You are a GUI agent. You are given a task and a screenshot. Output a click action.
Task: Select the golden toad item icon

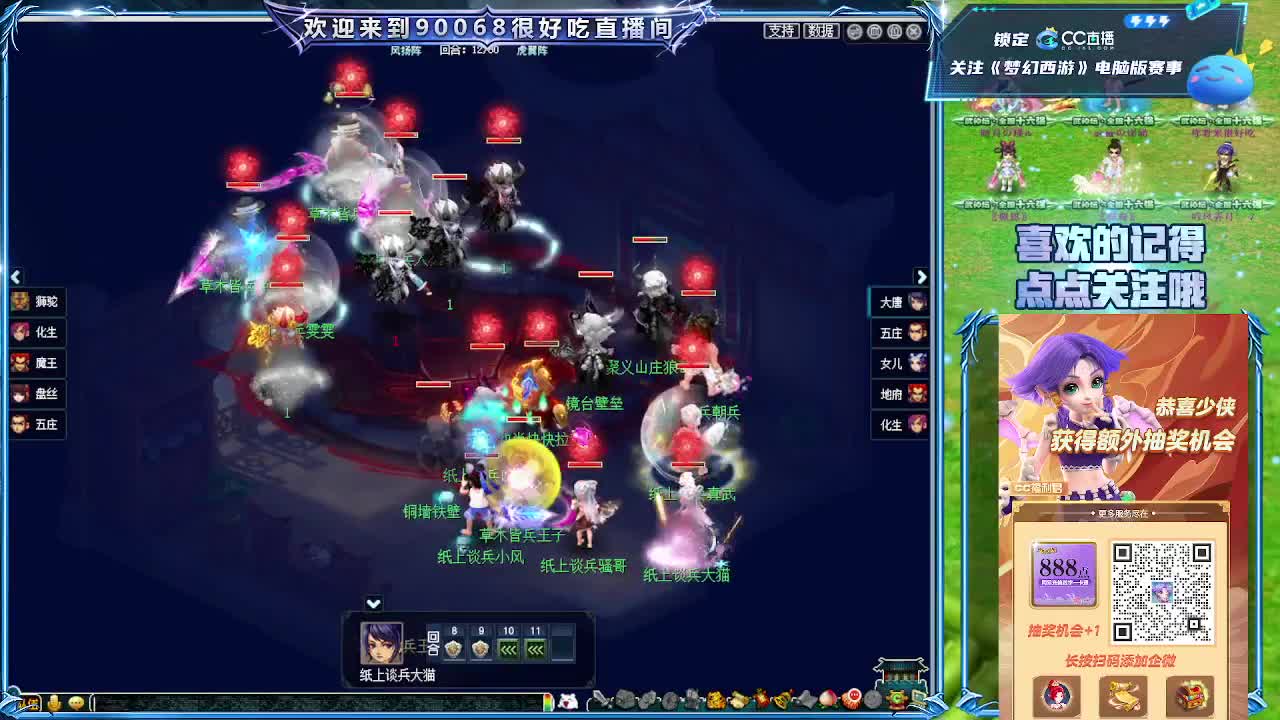(715, 699)
